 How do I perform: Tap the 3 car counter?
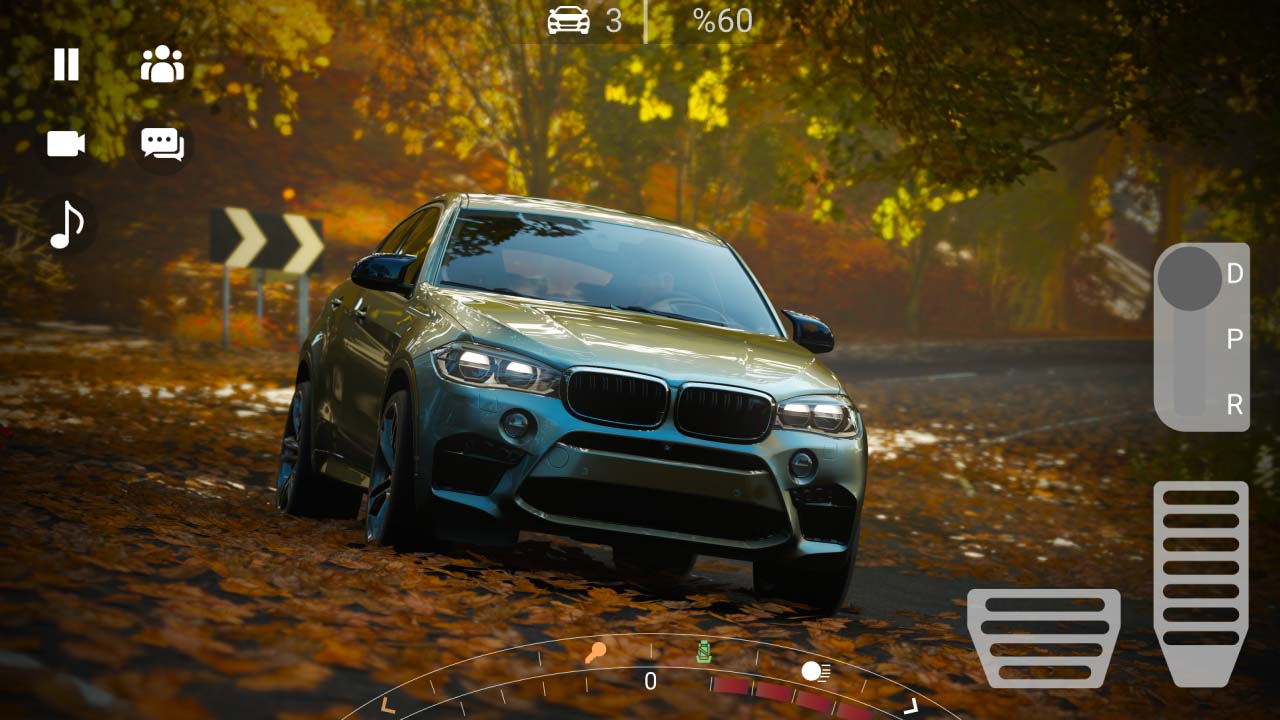612,20
